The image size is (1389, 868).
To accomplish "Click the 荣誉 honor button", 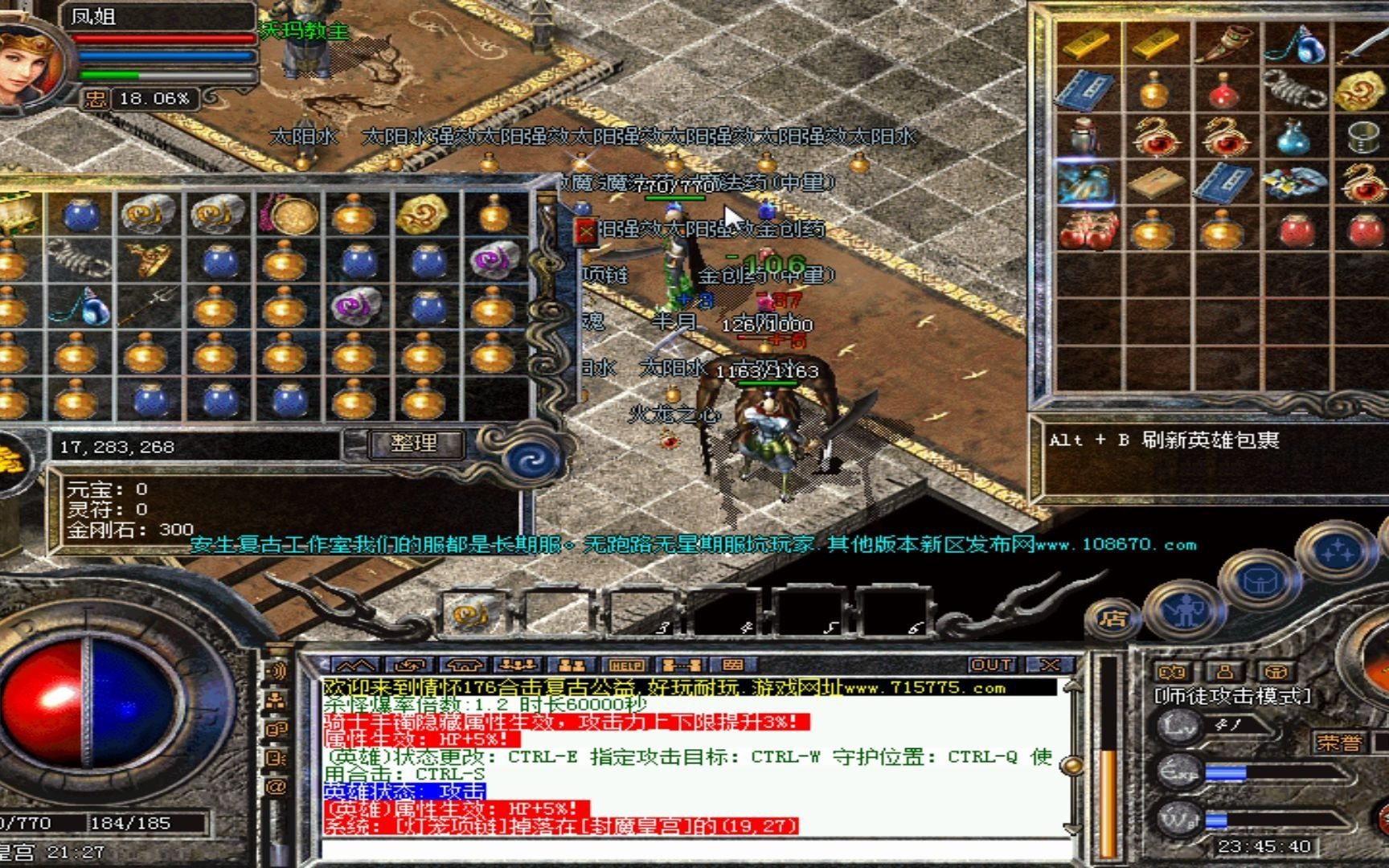I will pos(1338,742).
